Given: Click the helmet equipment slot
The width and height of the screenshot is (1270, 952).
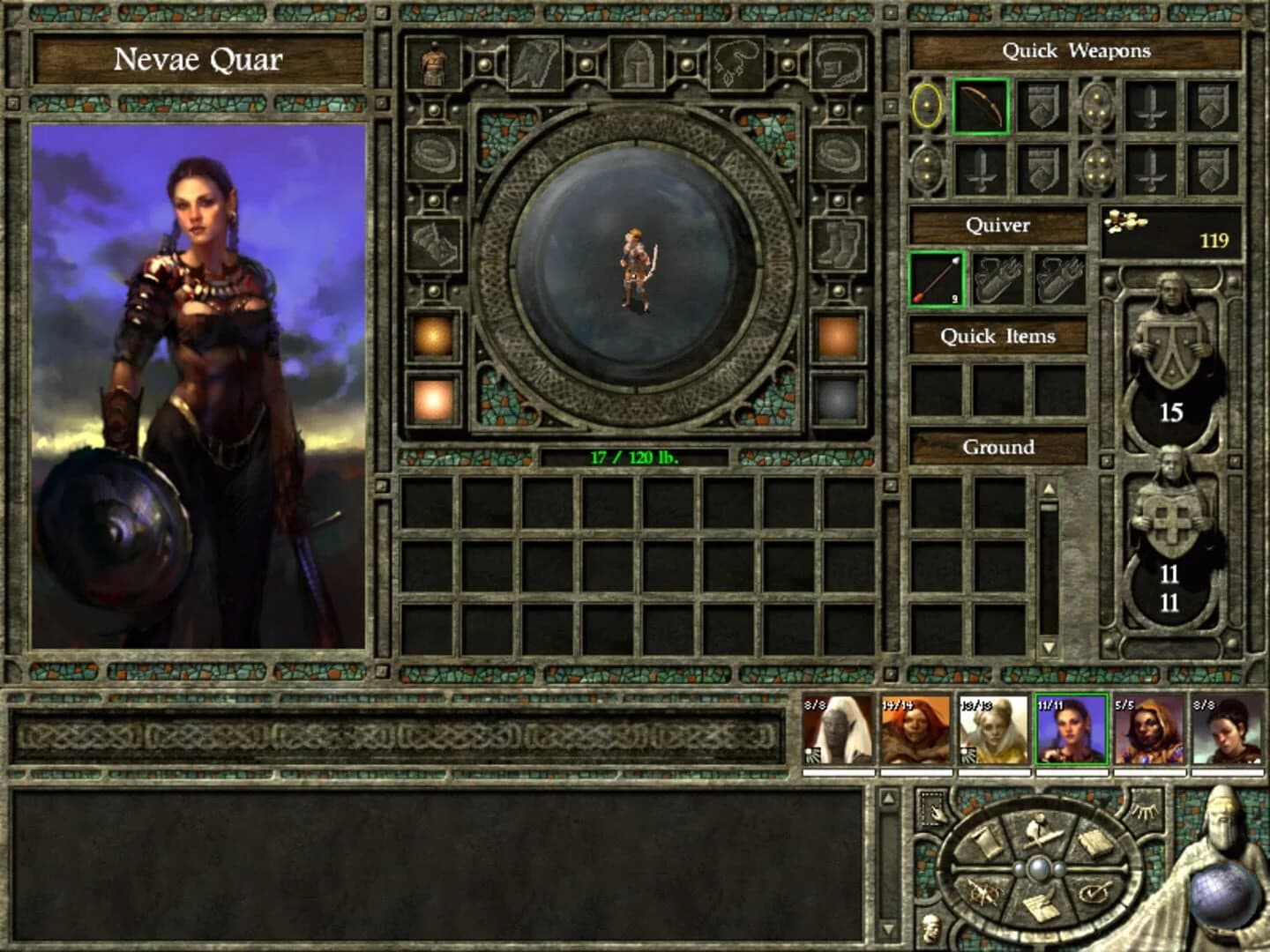Looking at the screenshot, I should (636, 62).
